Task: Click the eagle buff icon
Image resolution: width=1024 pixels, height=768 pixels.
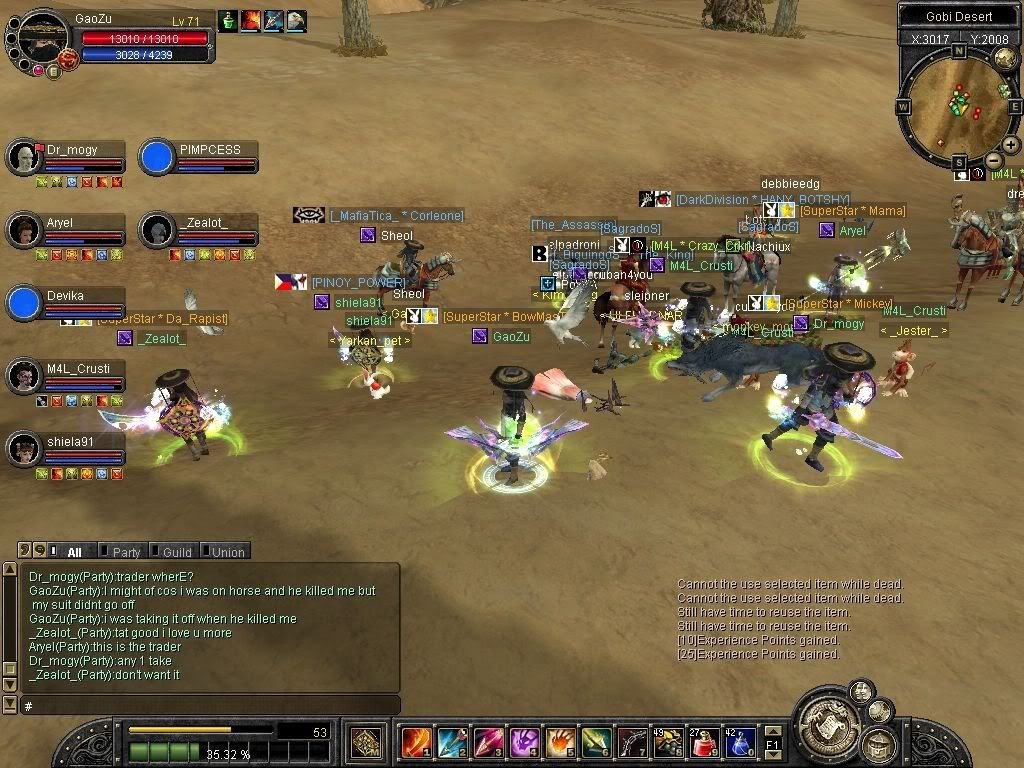Action: (297, 21)
